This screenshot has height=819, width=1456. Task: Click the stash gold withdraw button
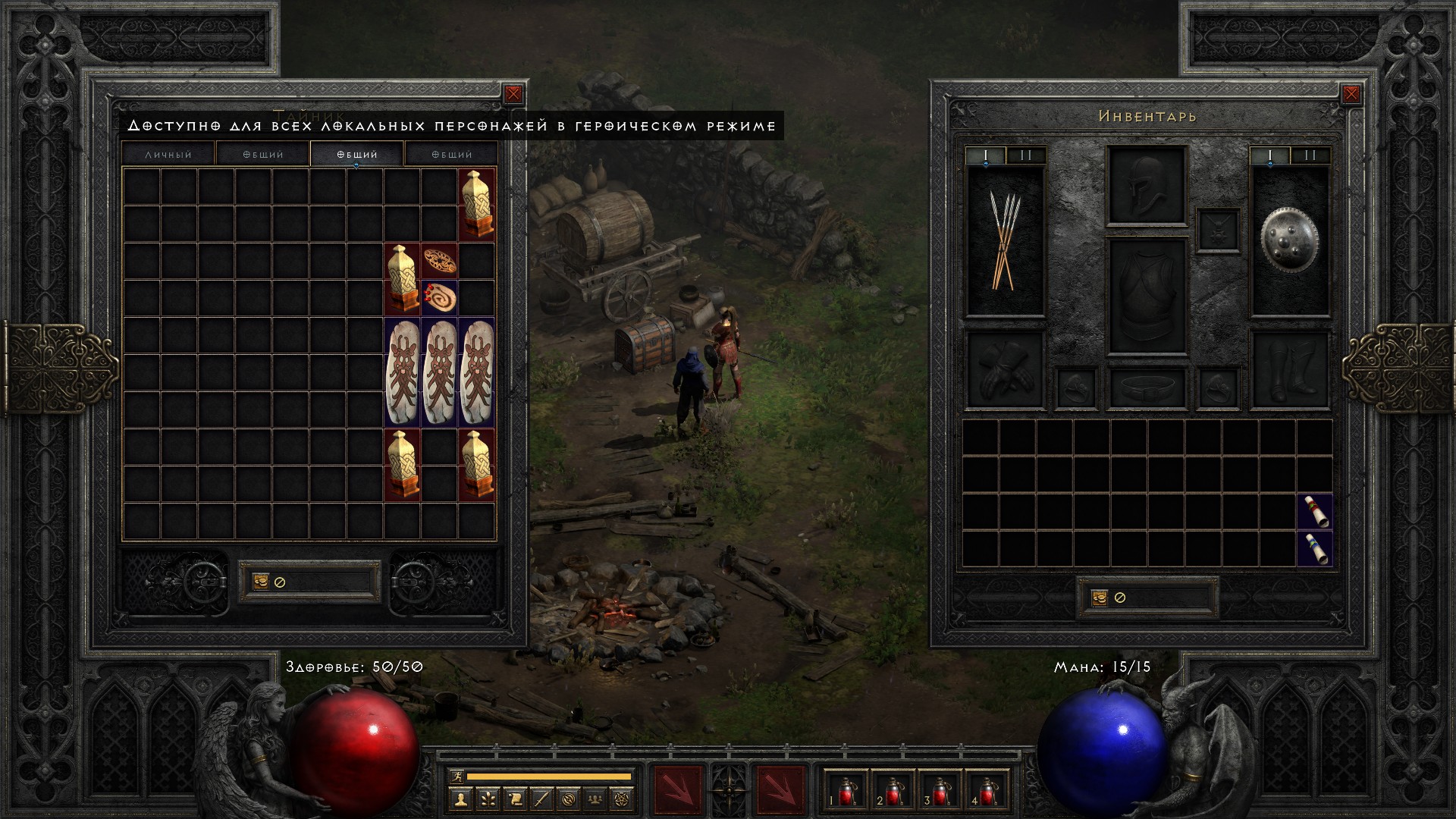point(260,582)
